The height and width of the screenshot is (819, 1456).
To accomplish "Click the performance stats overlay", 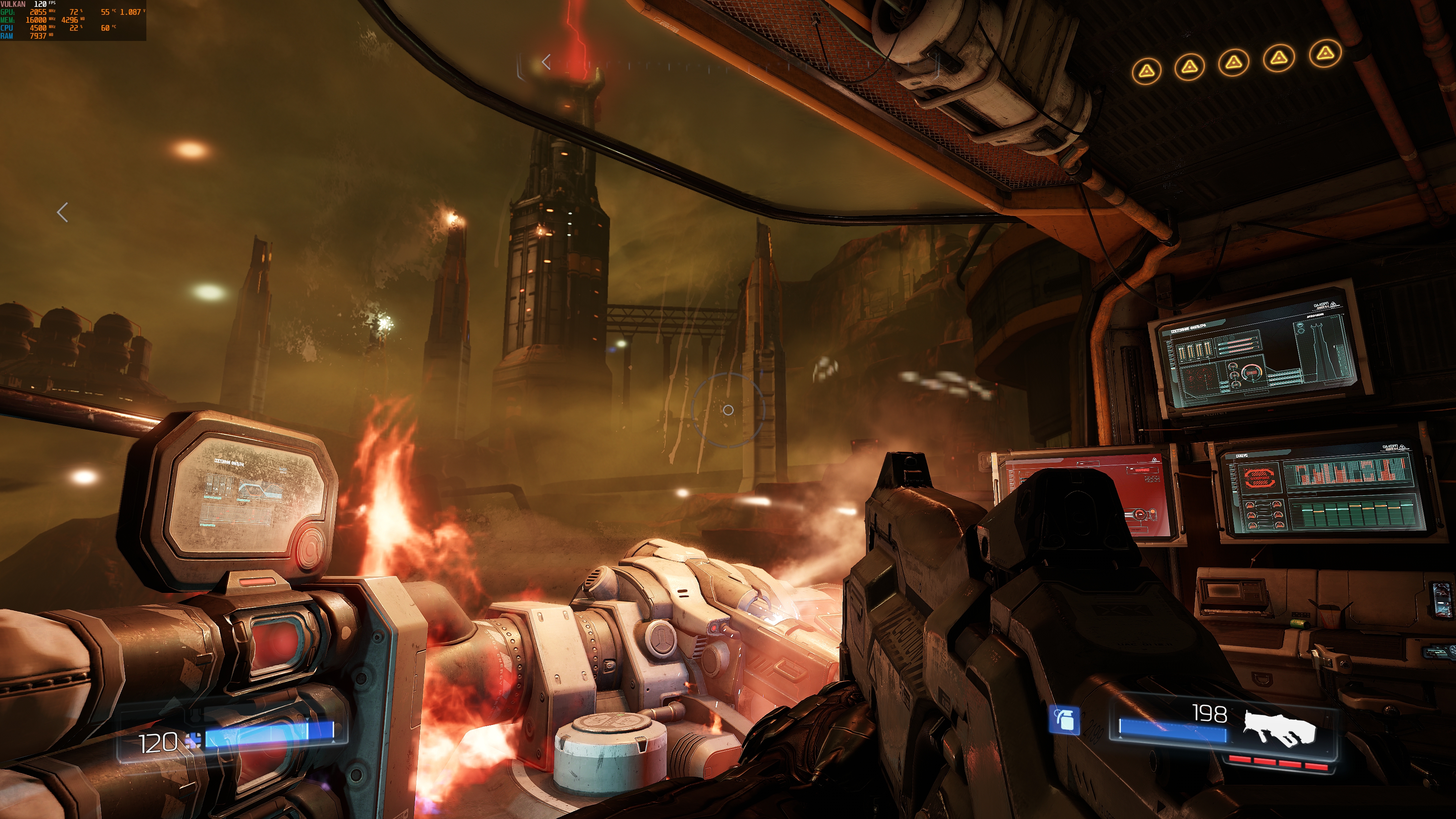I will tap(73, 20).
